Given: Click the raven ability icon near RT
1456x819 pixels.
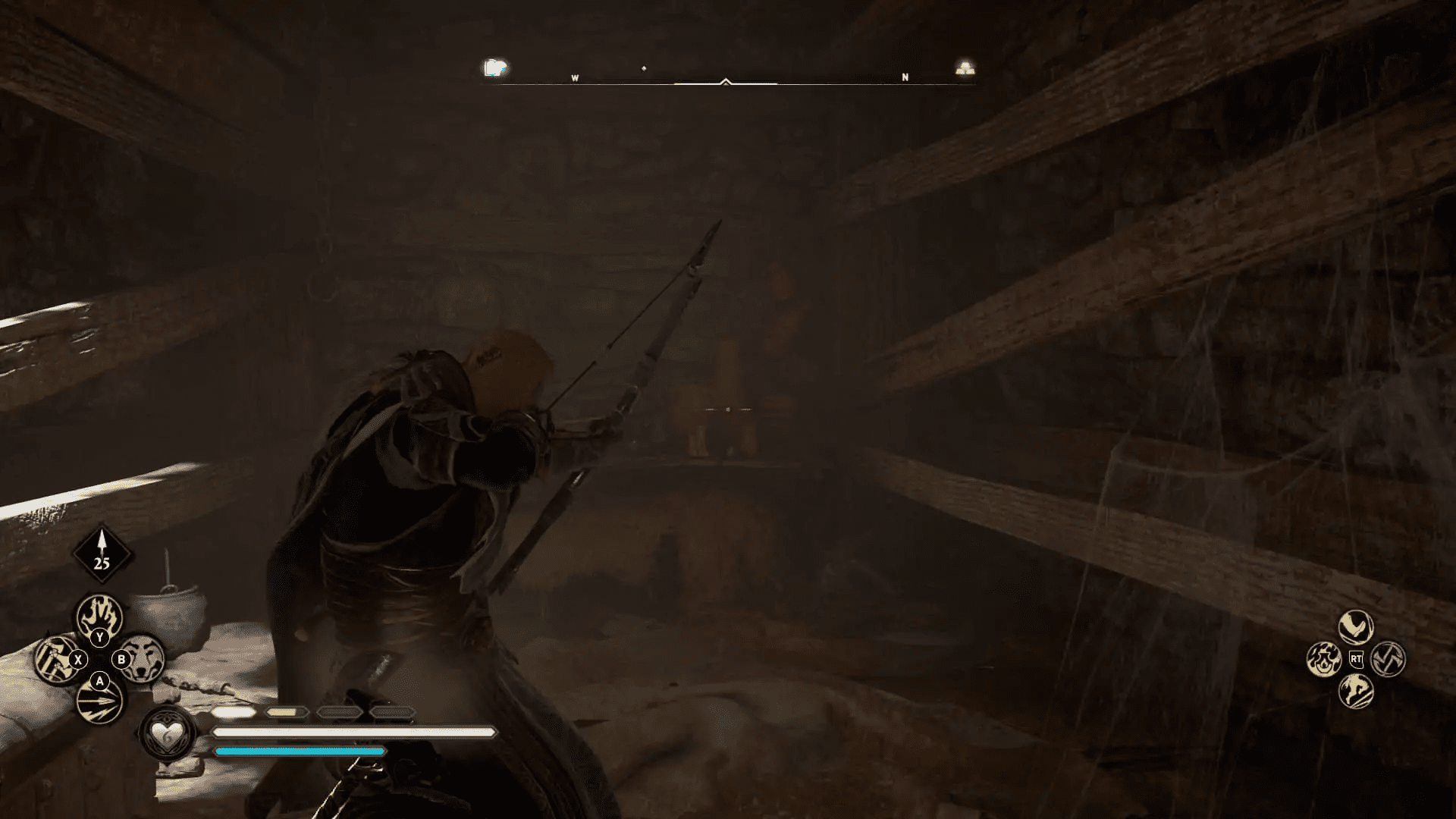Looking at the screenshot, I should point(1357,626).
